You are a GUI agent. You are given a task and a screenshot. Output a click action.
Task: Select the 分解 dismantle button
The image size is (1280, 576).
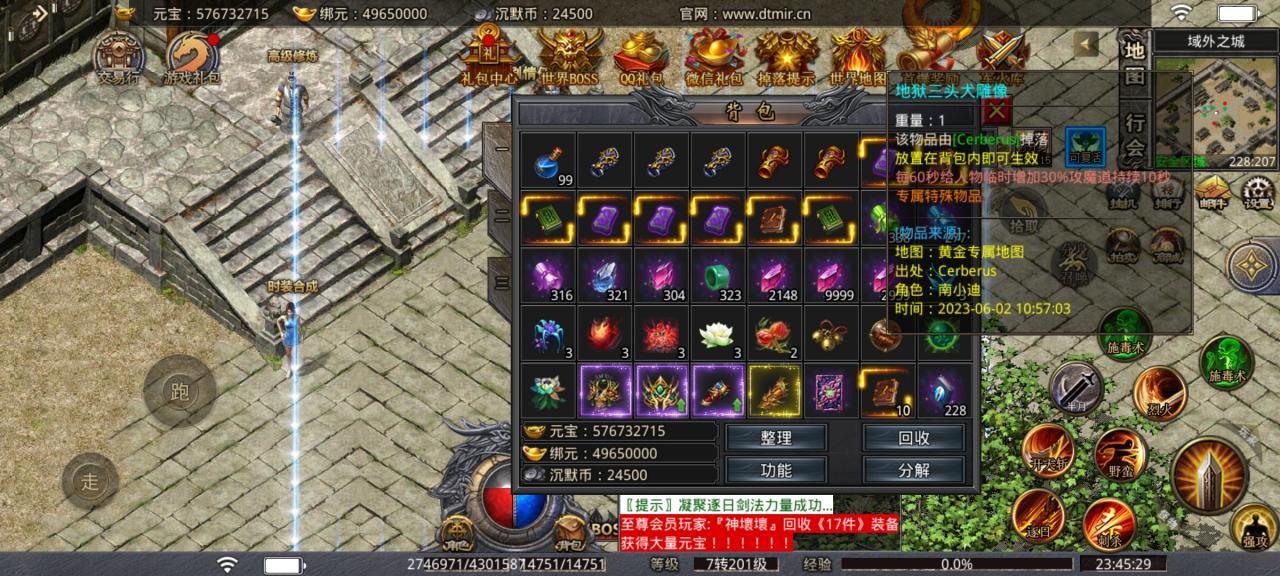click(914, 470)
